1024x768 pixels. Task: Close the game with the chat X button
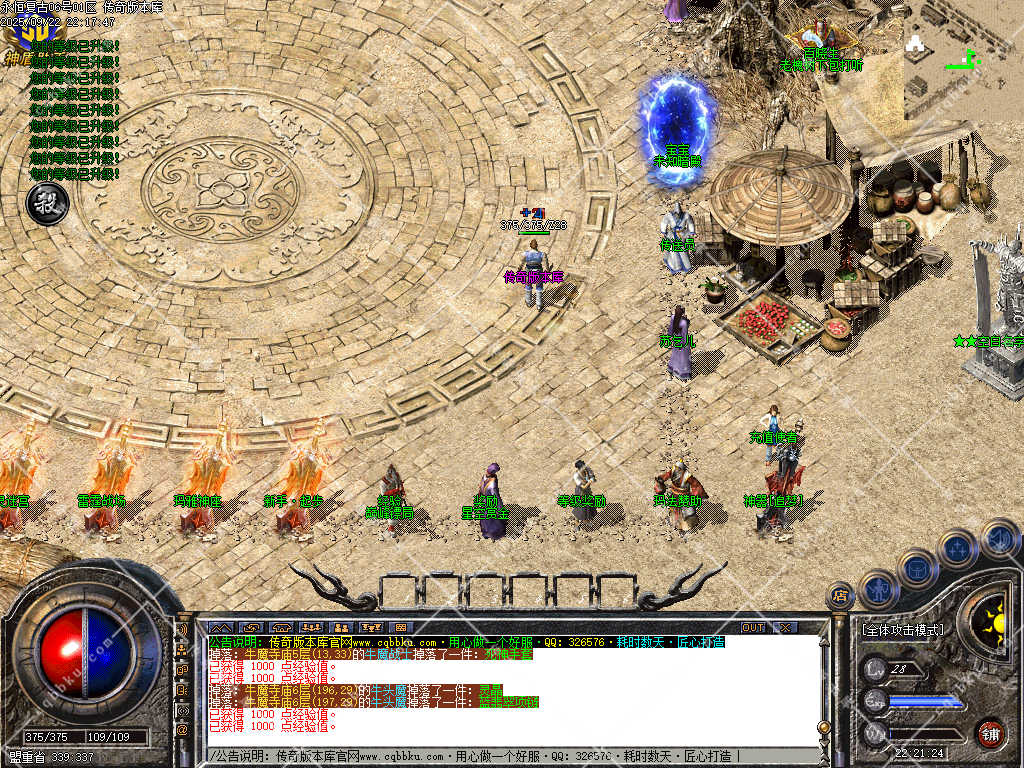pyautogui.click(x=785, y=627)
